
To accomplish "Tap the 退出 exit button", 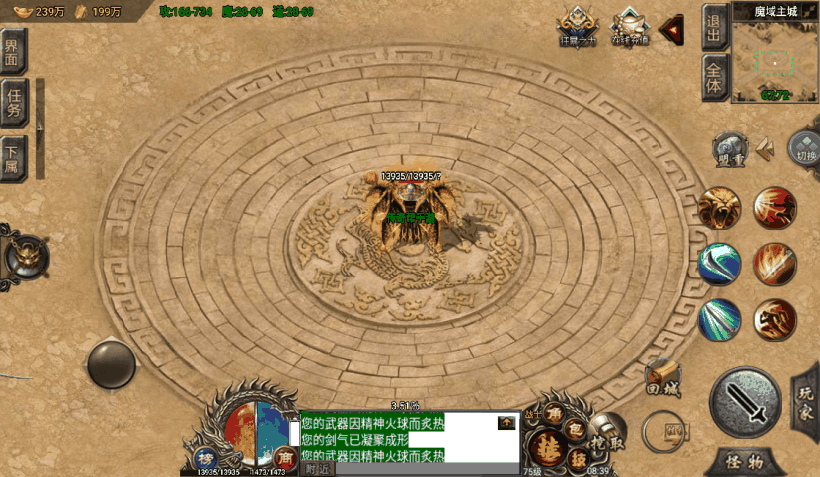I will pos(714,28).
